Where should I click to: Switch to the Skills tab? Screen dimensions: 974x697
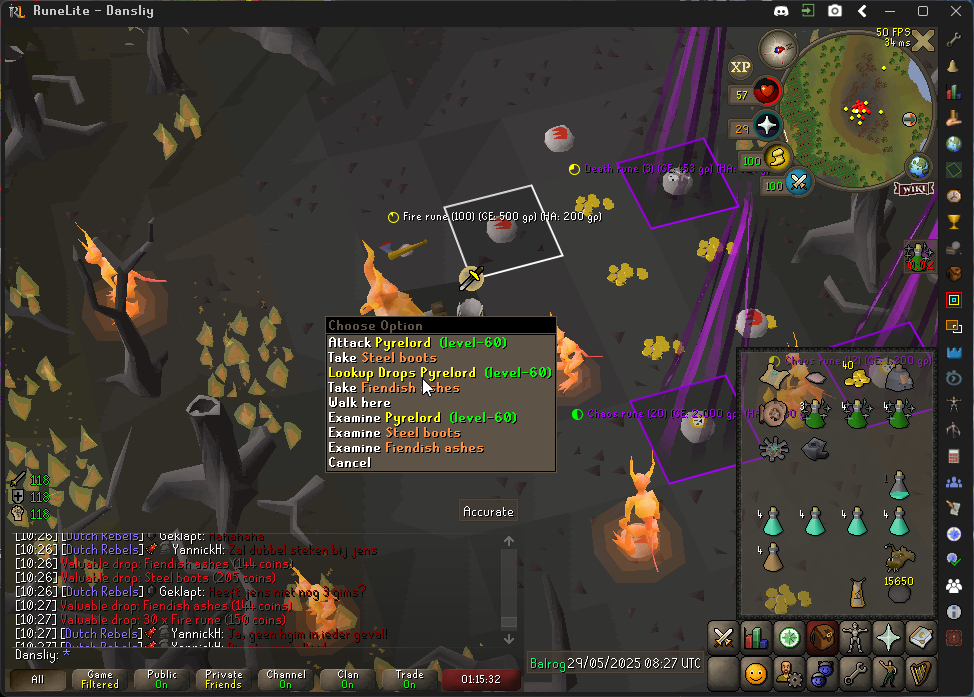point(756,636)
